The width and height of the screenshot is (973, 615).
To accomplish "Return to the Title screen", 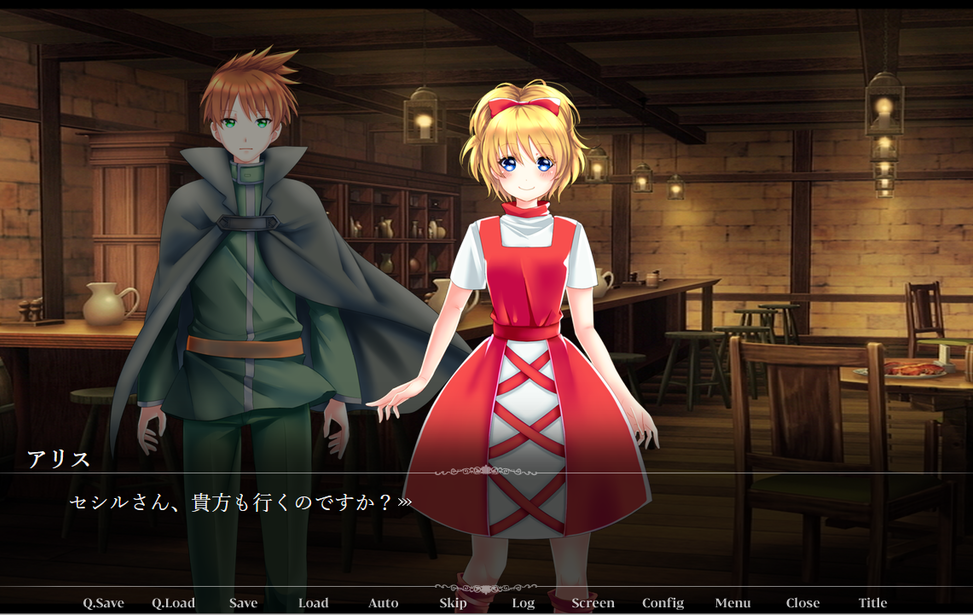I will point(873,603).
